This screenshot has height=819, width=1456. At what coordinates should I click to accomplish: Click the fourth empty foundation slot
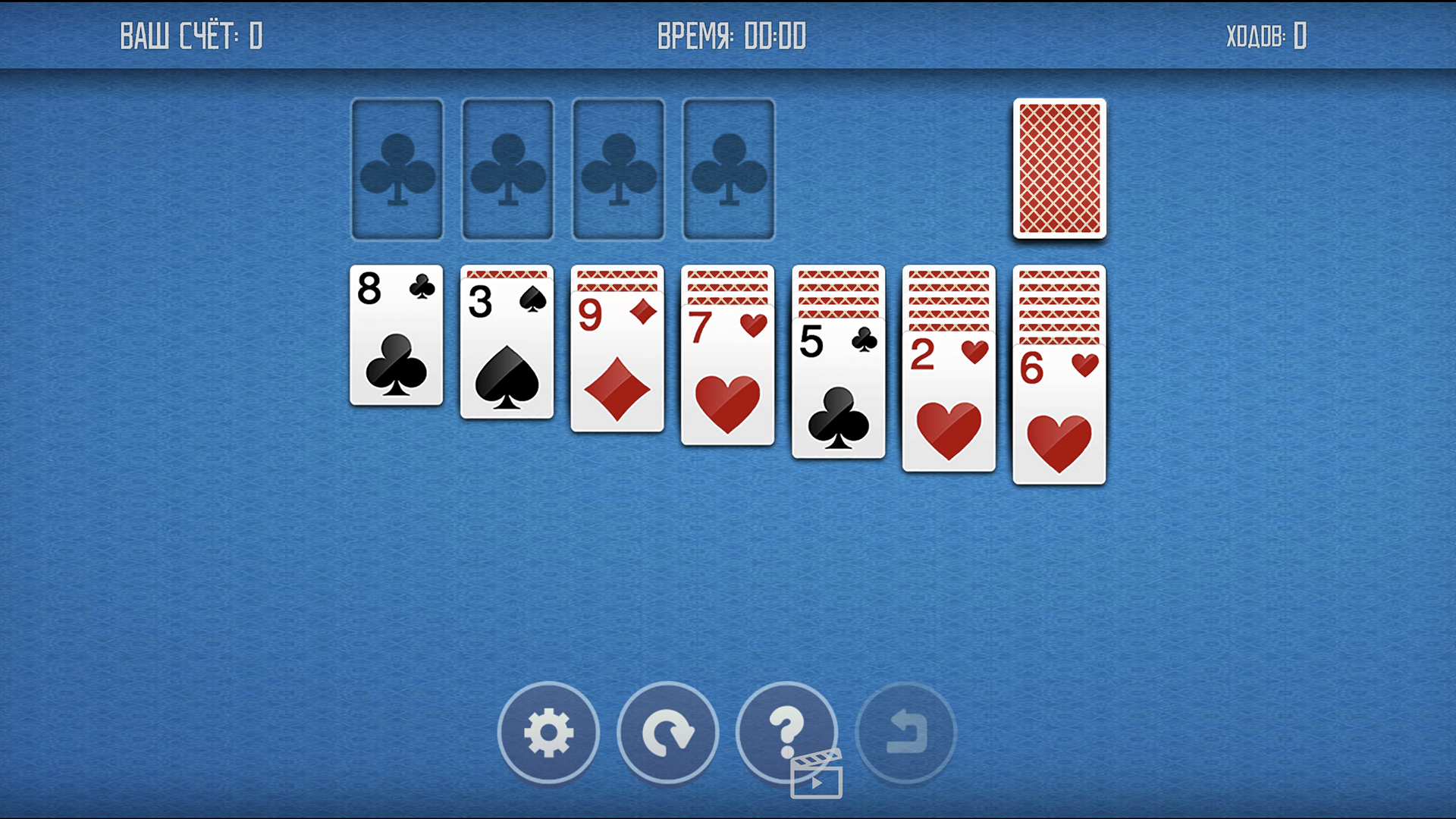point(728,168)
